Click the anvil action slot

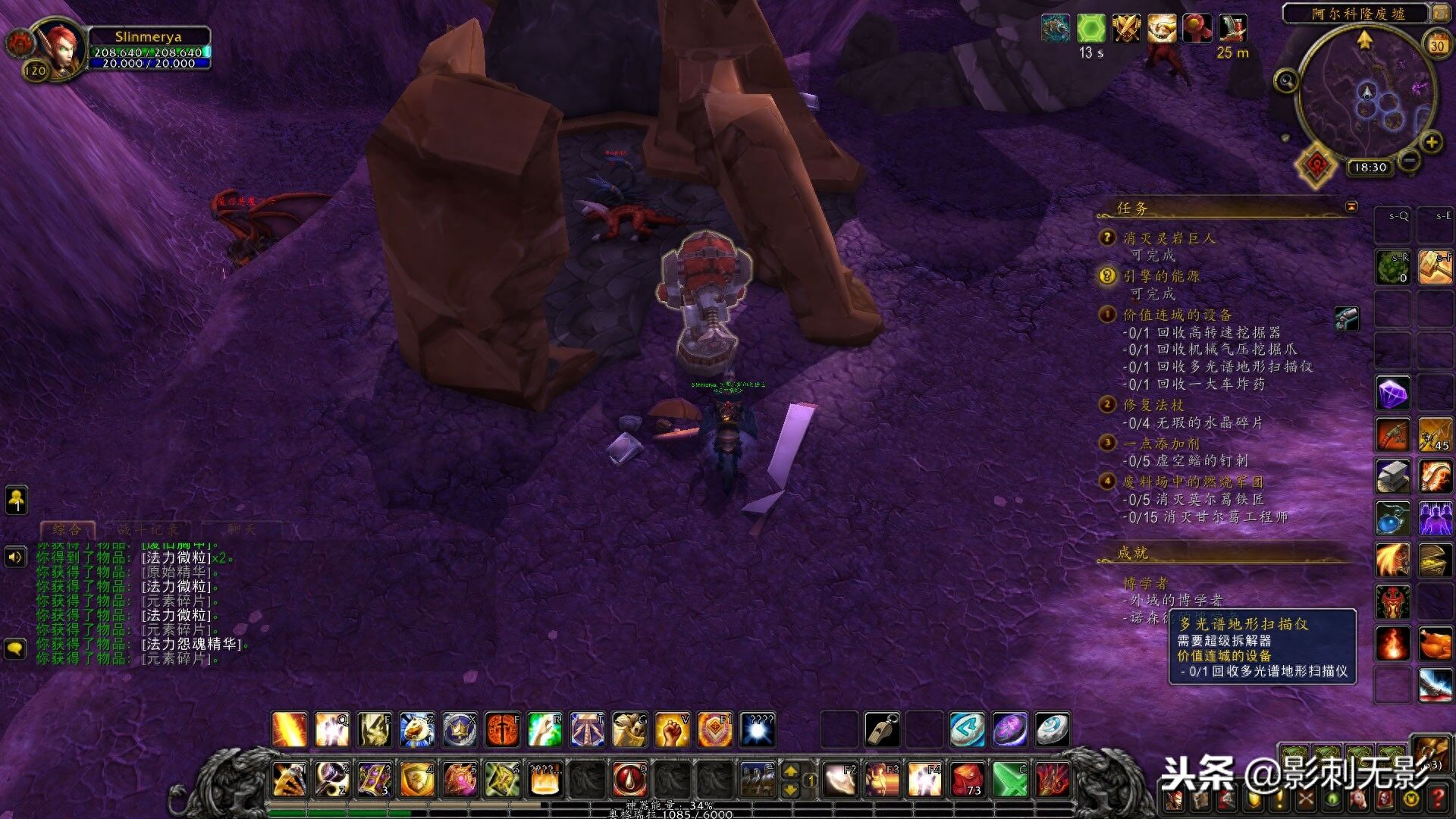point(1393,477)
